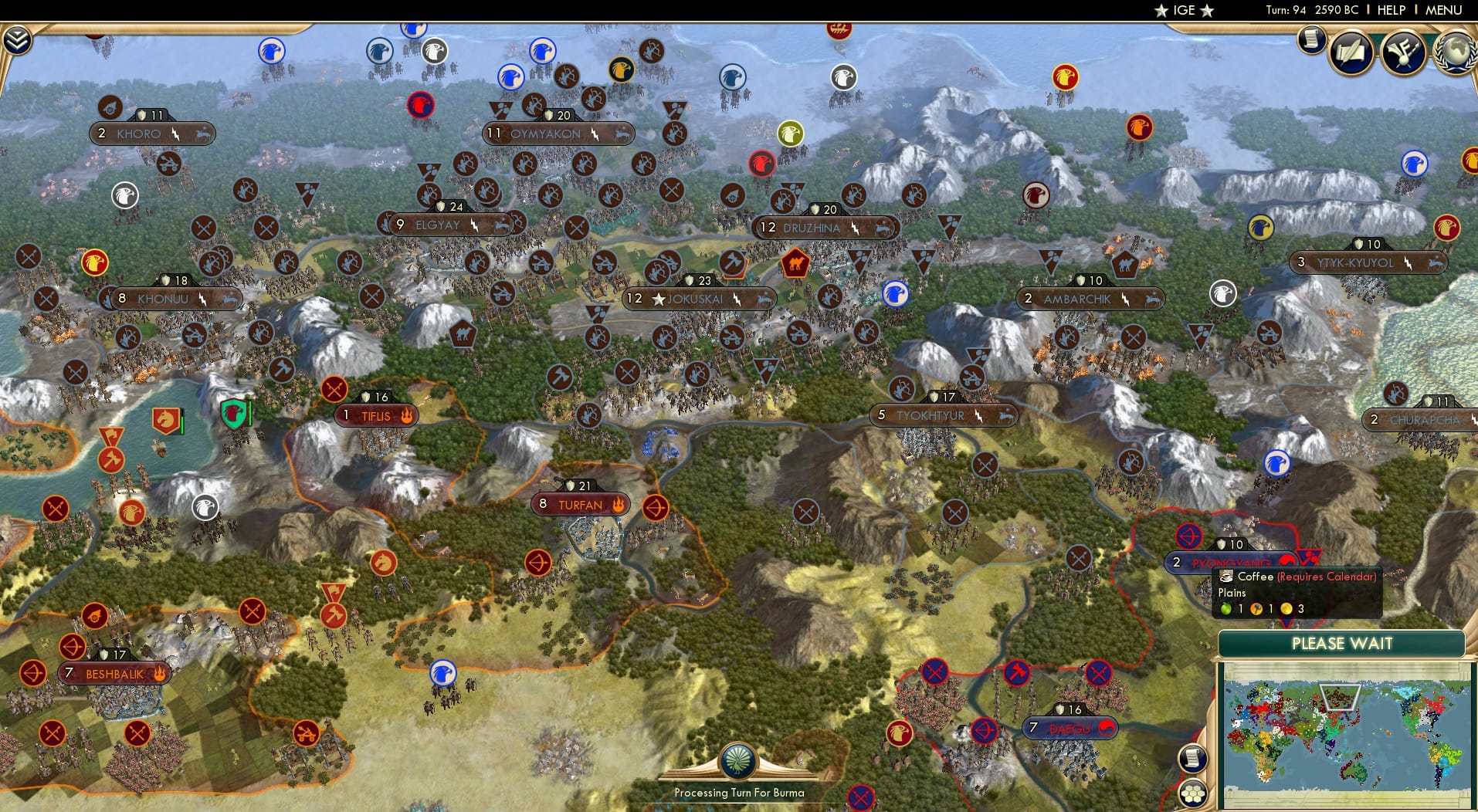Open the notification log scroll icon top-right

click(x=1310, y=39)
